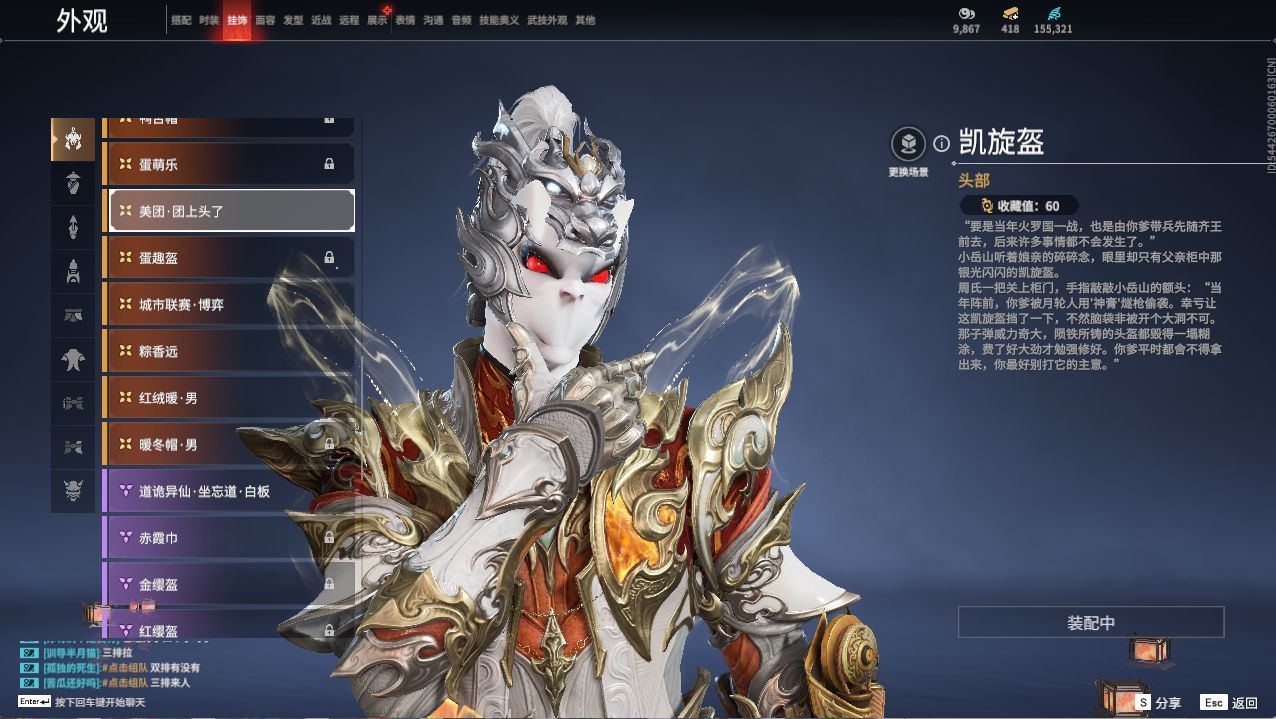Go to the 发型 tab
The image size is (1276, 719).
pyautogui.click(x=293, y=20)
